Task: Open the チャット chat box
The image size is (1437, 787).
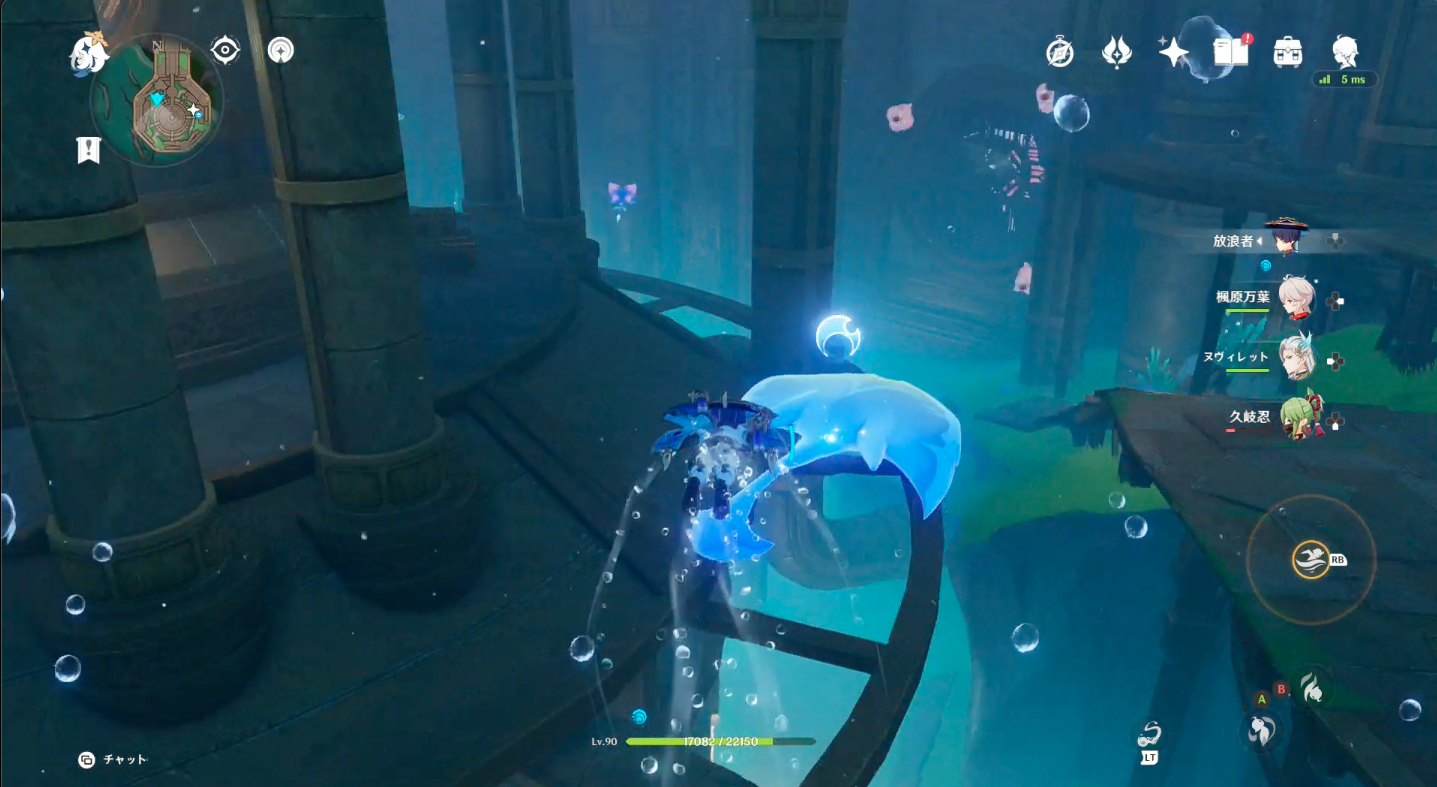Action: 113,760
